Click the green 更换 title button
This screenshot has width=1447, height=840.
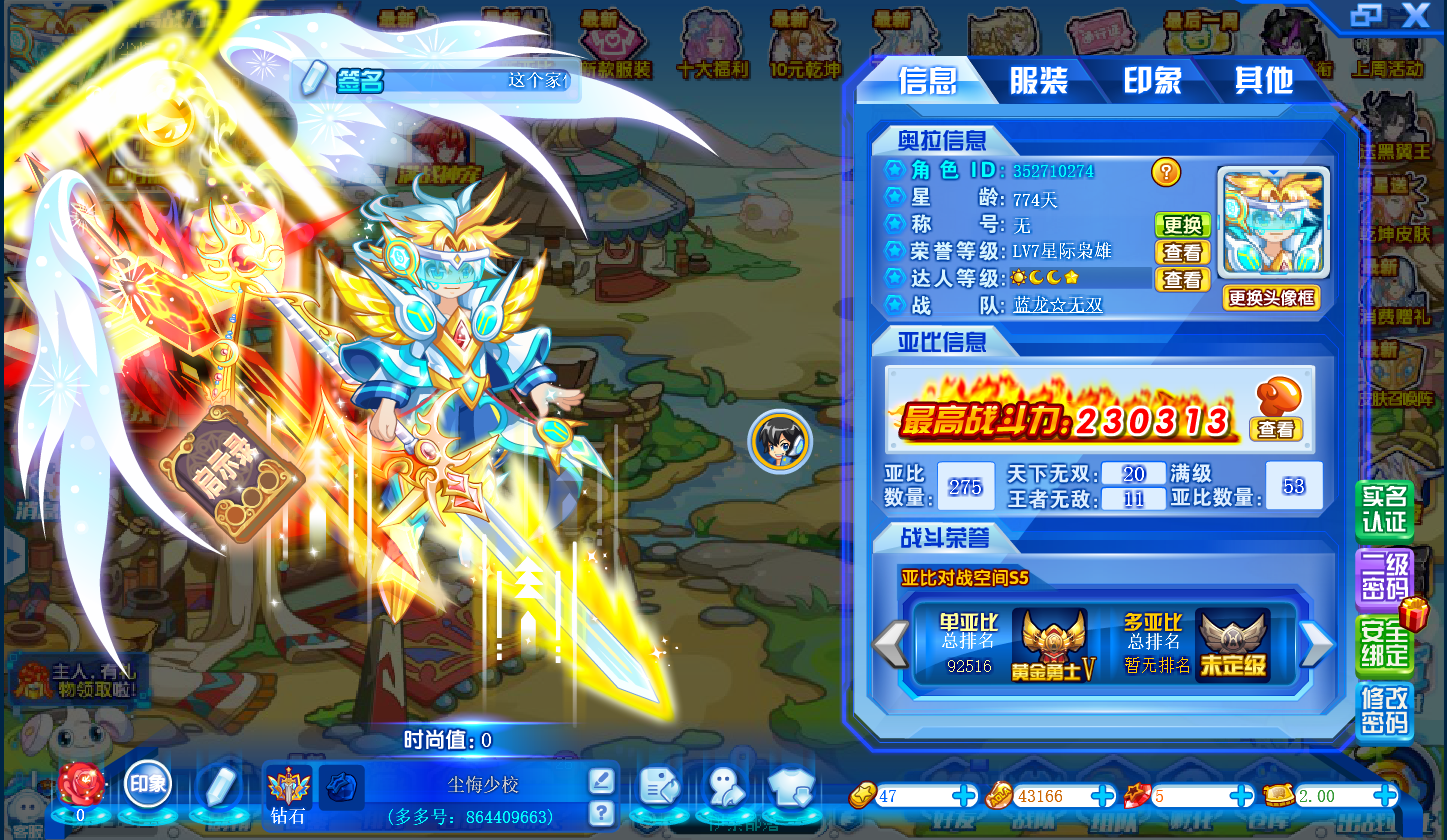1182,225
